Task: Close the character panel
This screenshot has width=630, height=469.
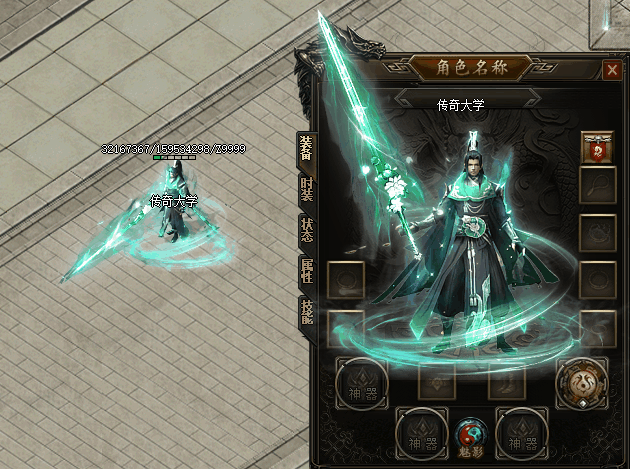Action: 612,70
